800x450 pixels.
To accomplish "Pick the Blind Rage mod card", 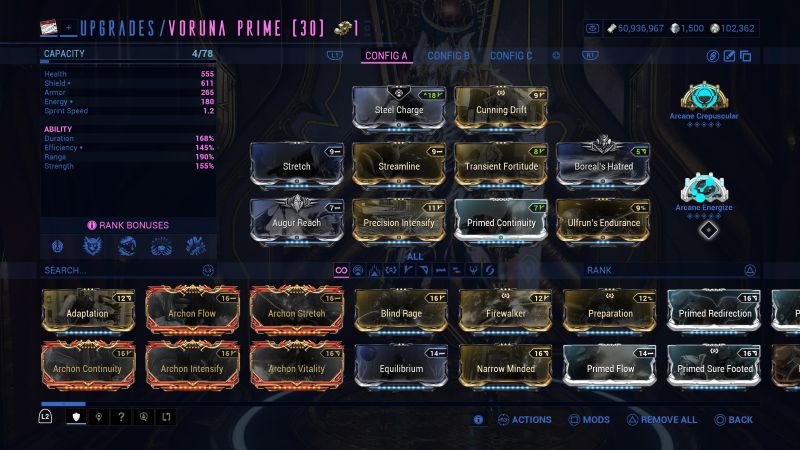I will 401,312.
